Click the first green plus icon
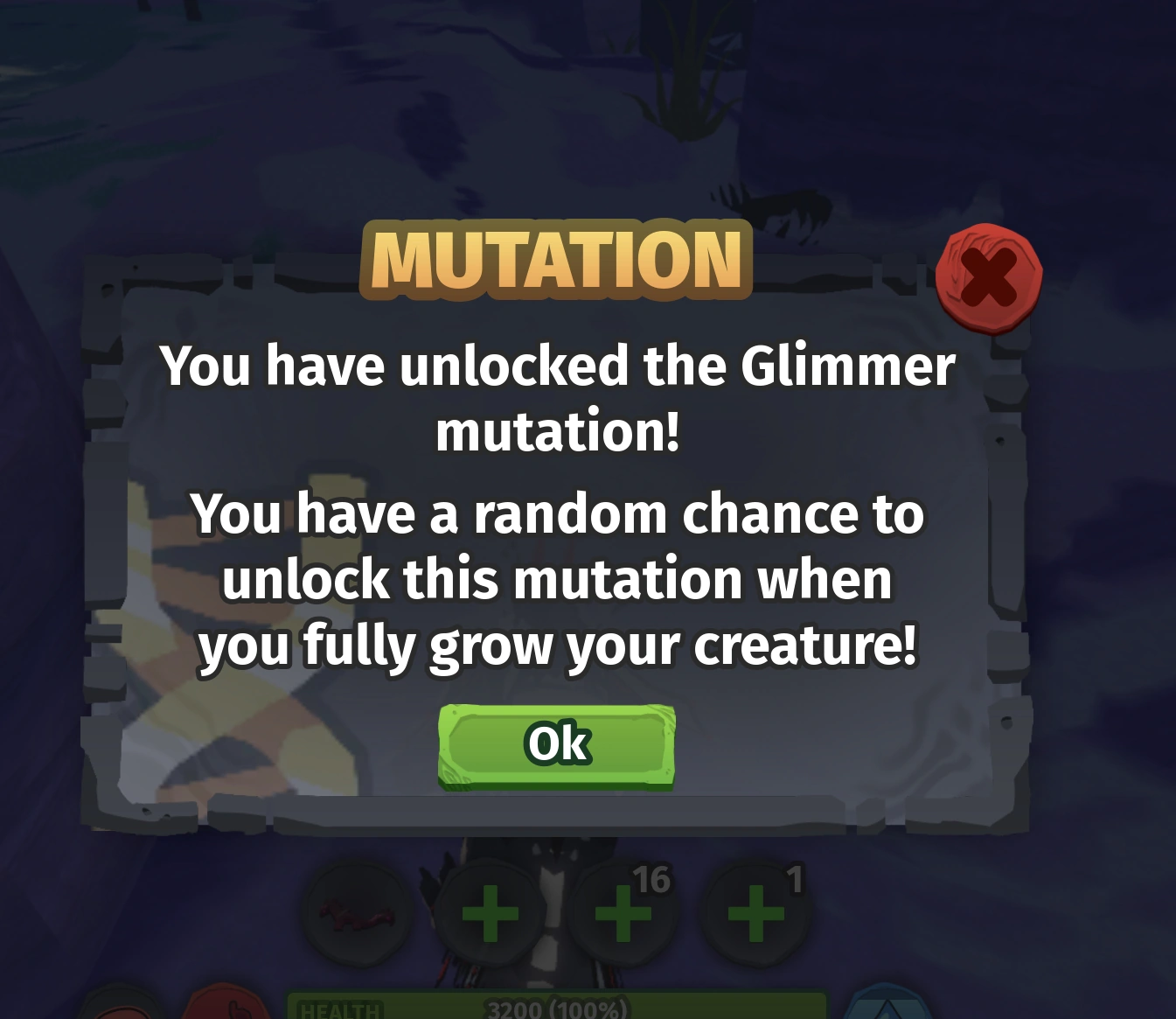Viewport: 1176px width, 1019px height. (490, 912)
